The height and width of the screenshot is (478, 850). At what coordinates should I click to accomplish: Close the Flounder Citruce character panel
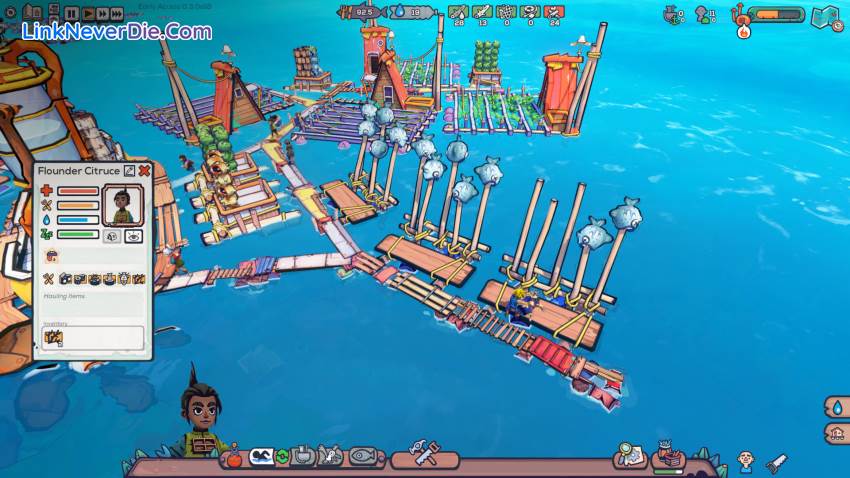[144, 171]
